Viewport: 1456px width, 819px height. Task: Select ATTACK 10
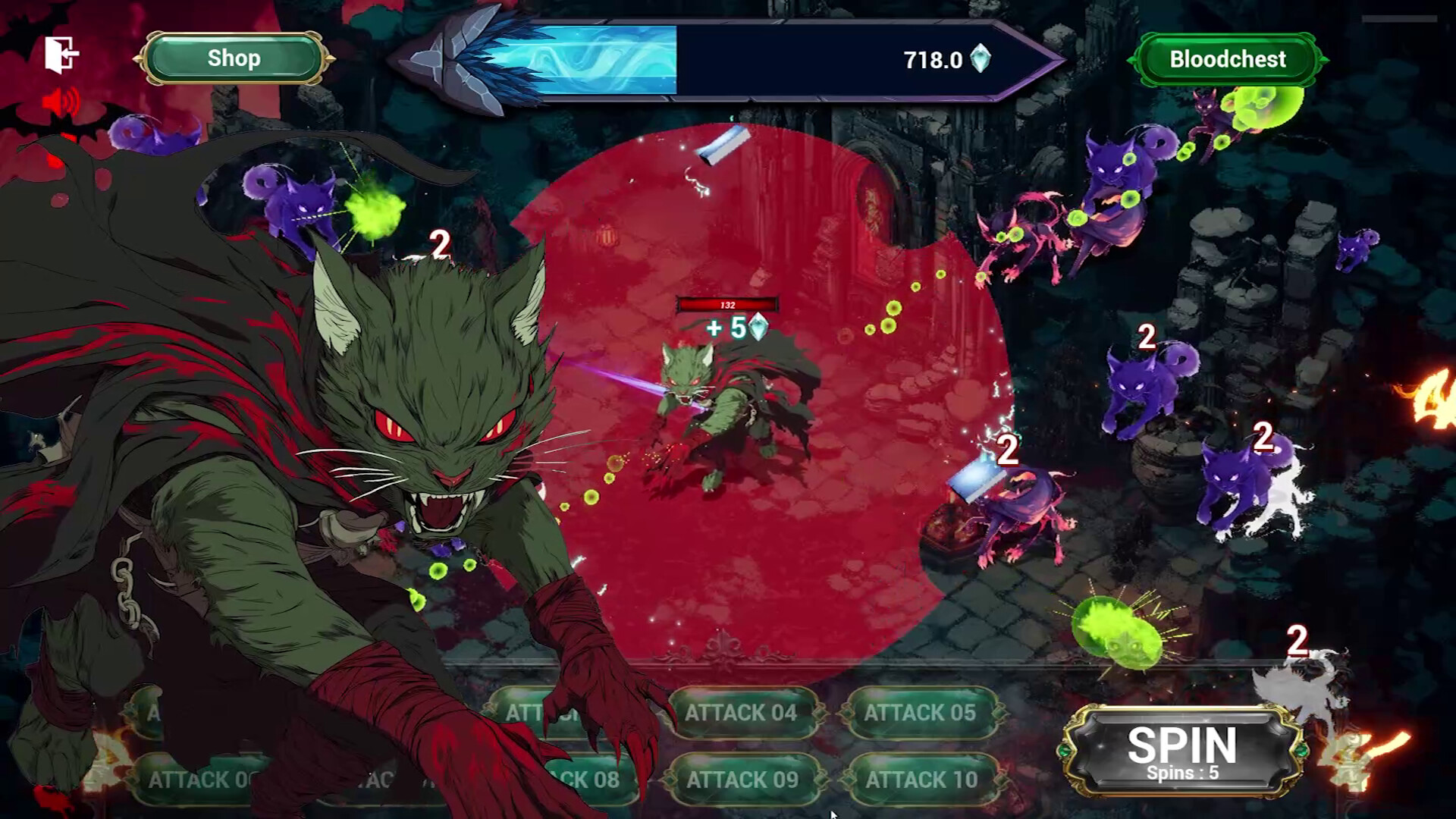click(x=921, y=780)
